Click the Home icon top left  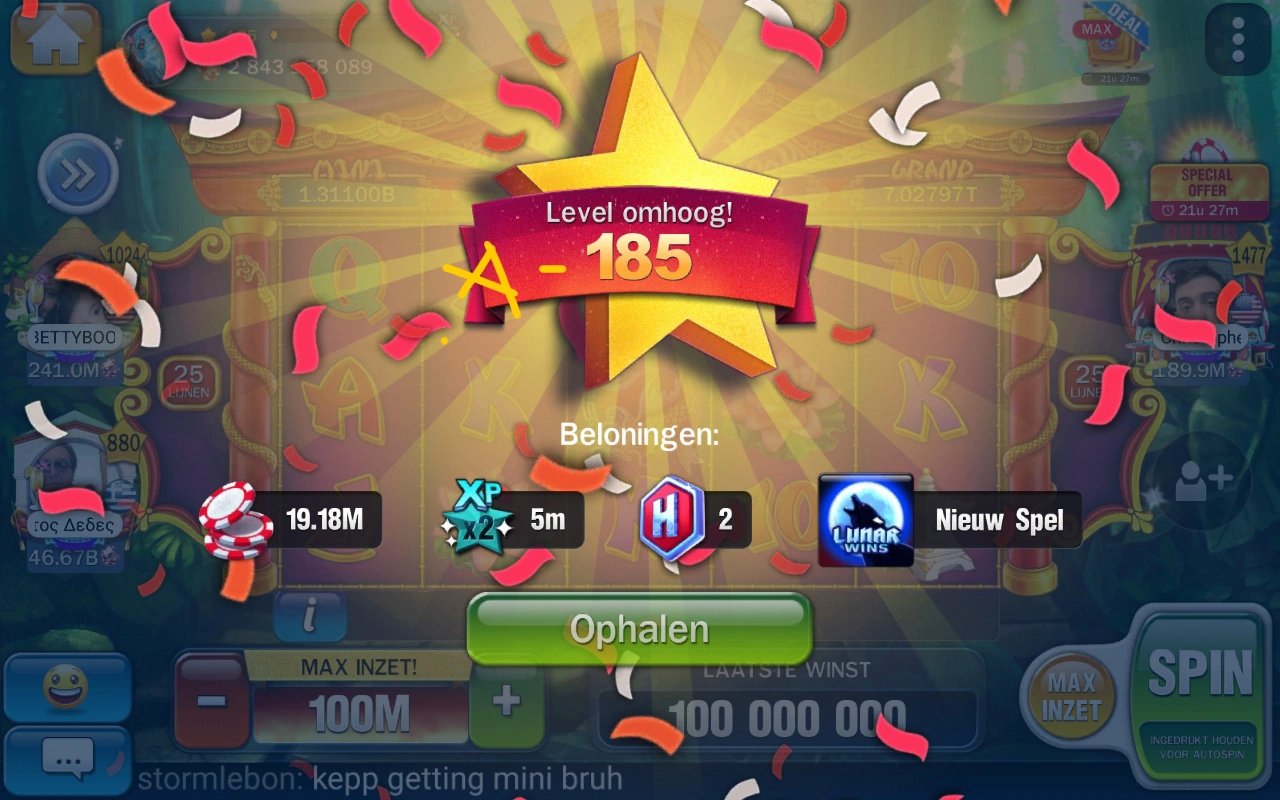(x=55, y=40)
